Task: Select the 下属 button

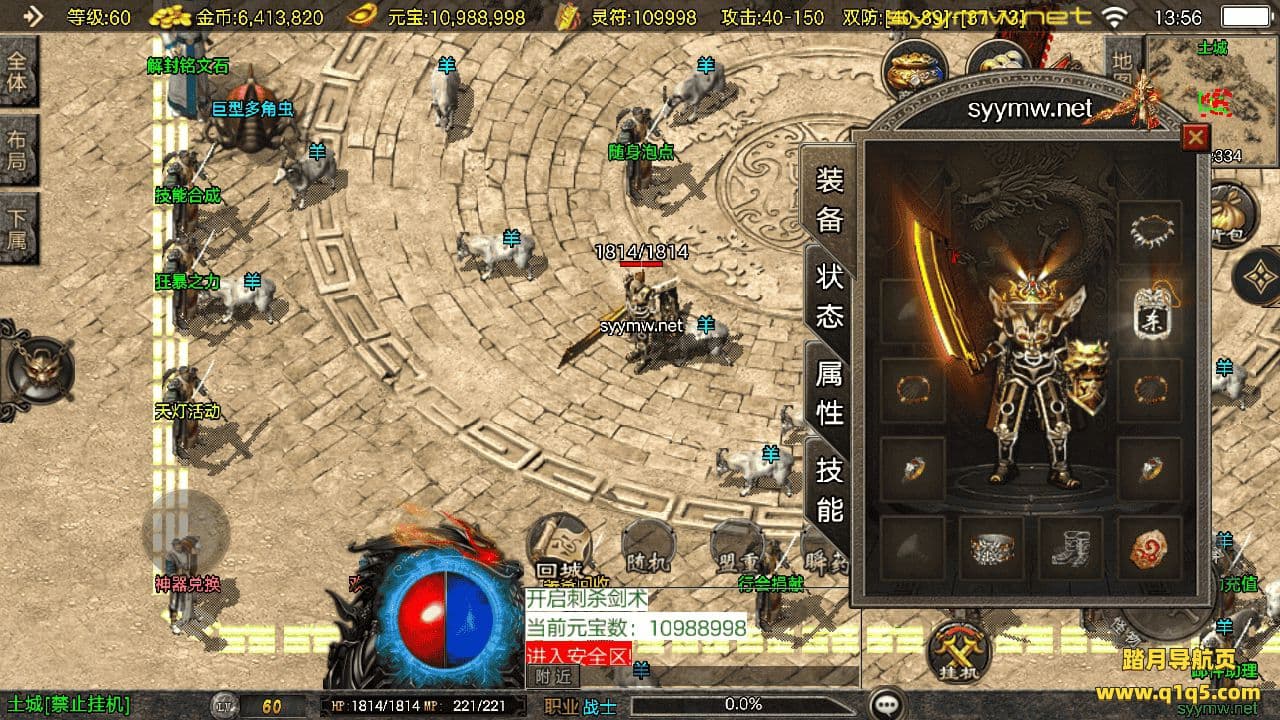Action: coord(18,228)
